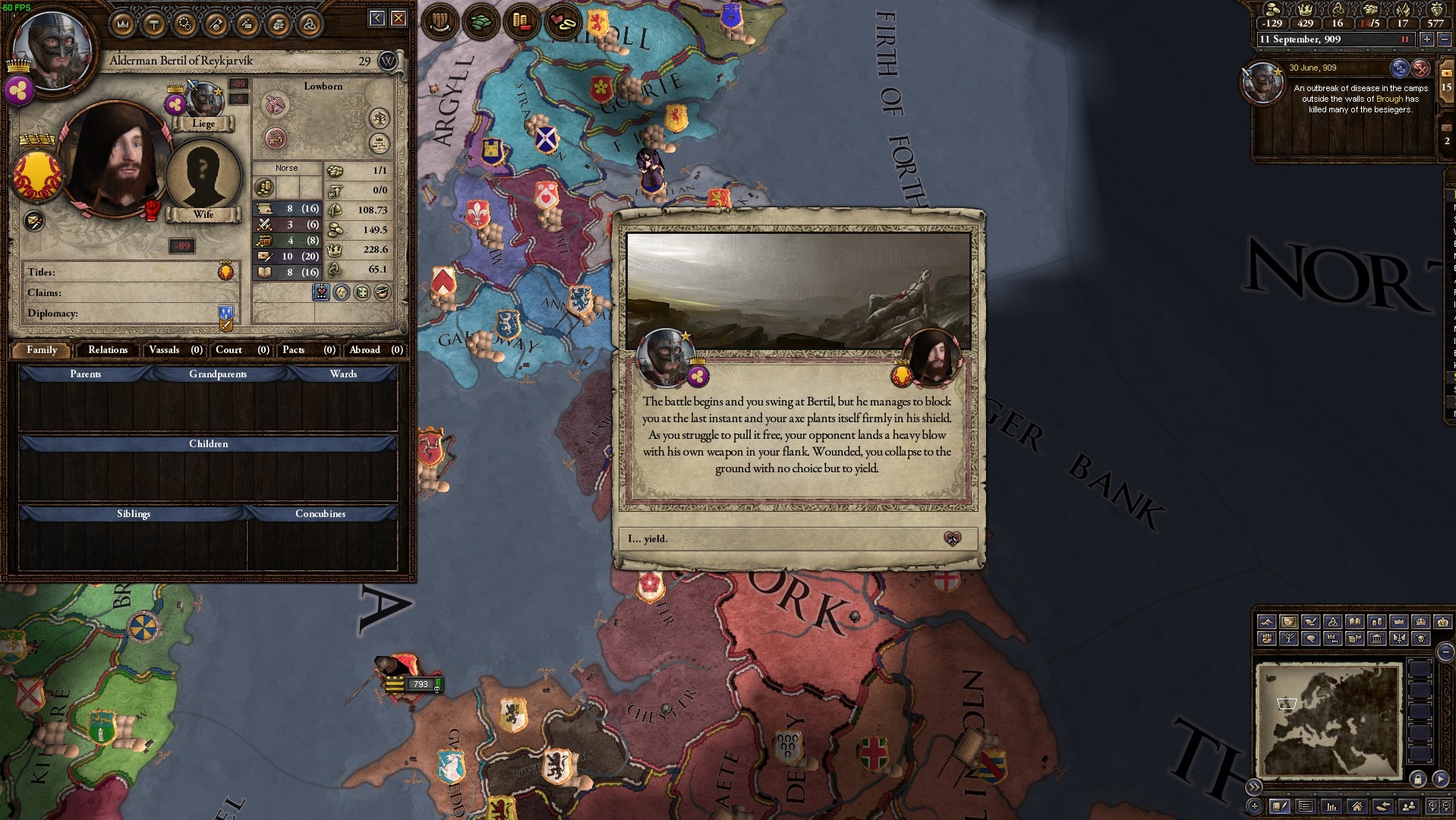1456x820 pixels.
Task: Expand the message log with the double-arrow chevron
Action: (x=1254, y=787)
